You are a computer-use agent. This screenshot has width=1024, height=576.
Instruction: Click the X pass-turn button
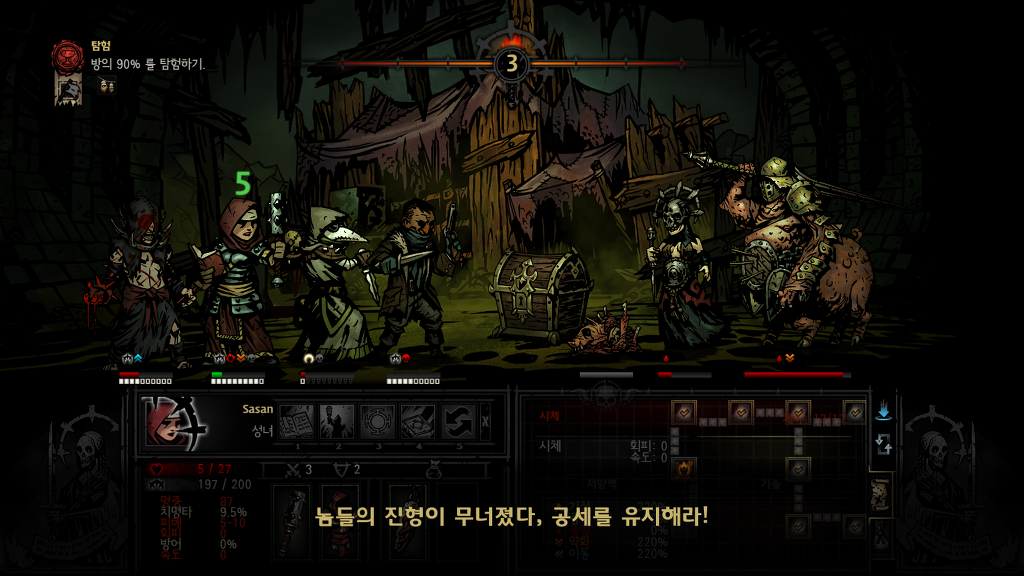[x=486, y=422]
